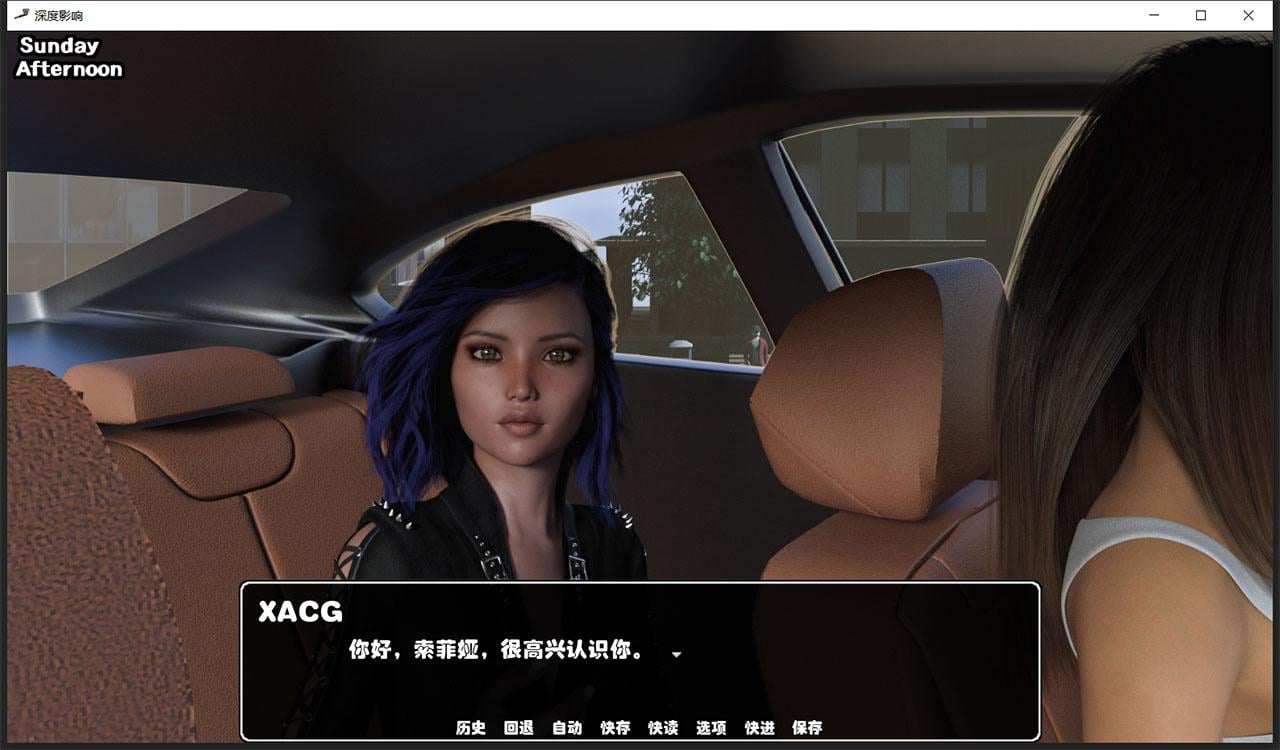Open the 选项 preferences screen
Viewport: 1280px width, 750px height.
714,728
